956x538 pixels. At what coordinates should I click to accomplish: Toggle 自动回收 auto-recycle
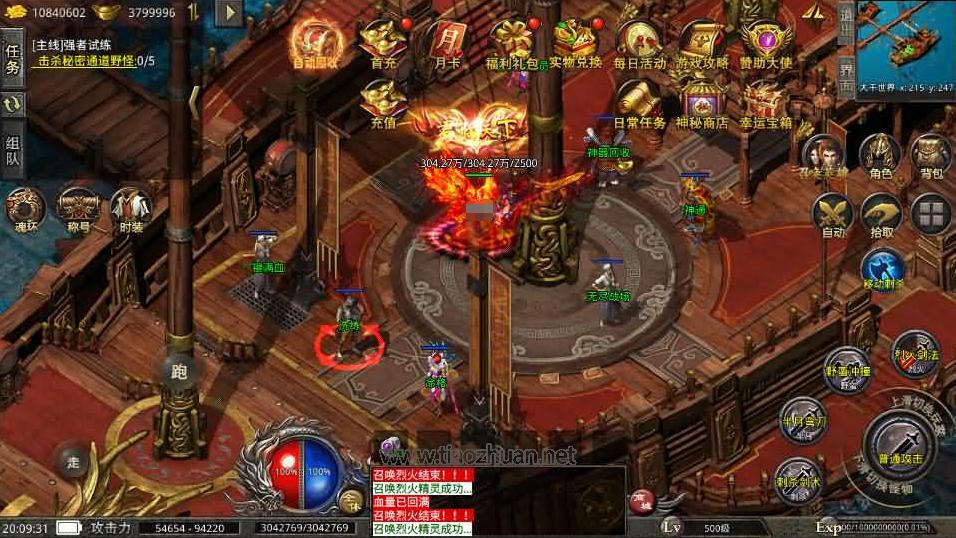click(x=315, y=44)
